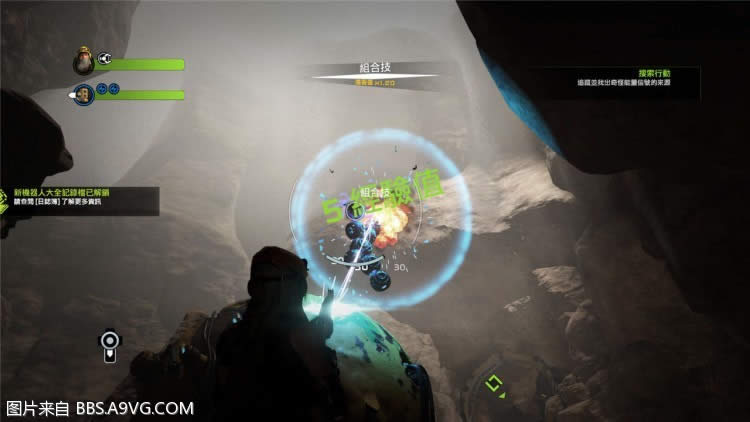Click the green diamond waypoint marker

[x=493, y=383]
